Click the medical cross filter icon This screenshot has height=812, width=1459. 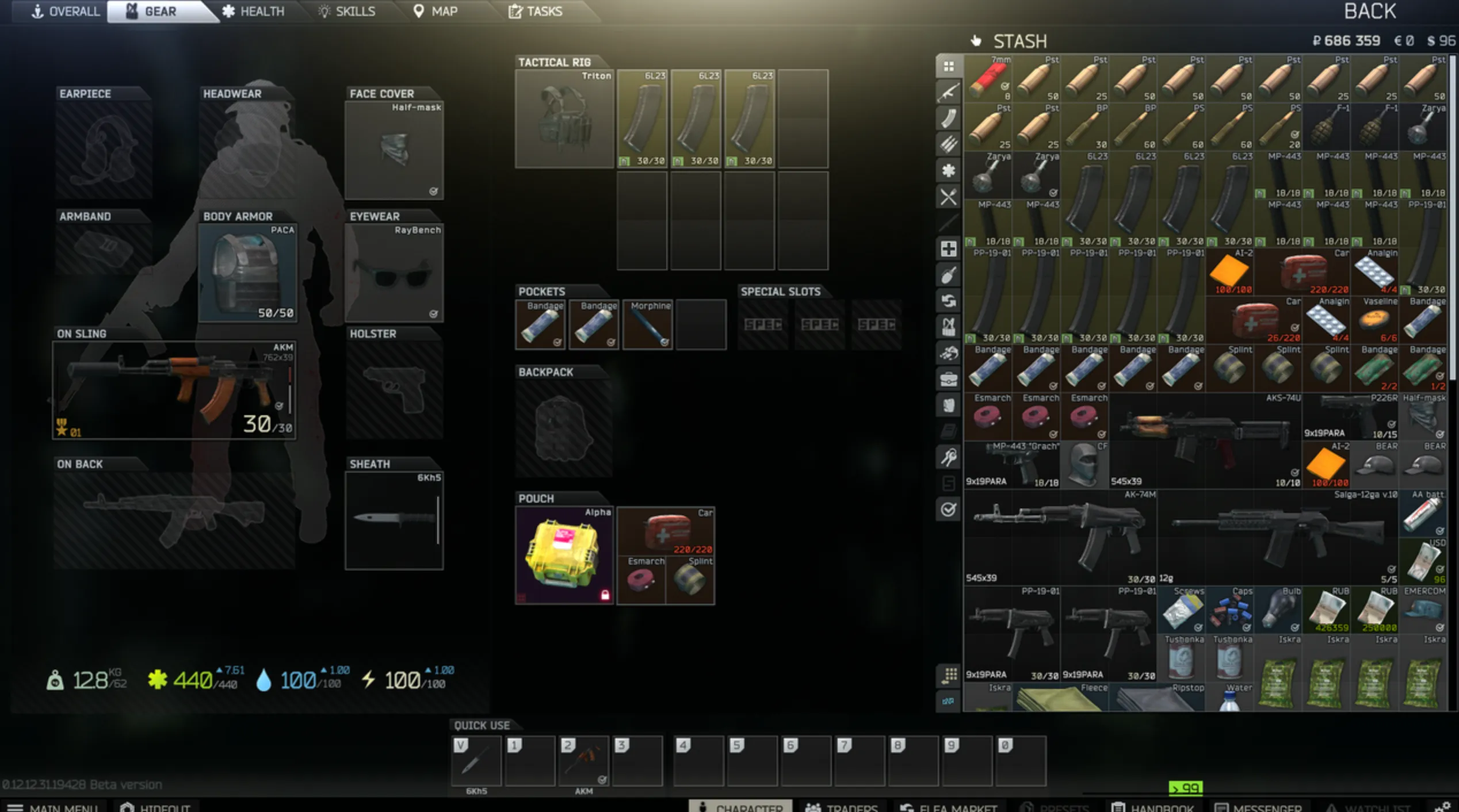click(948, 247)
